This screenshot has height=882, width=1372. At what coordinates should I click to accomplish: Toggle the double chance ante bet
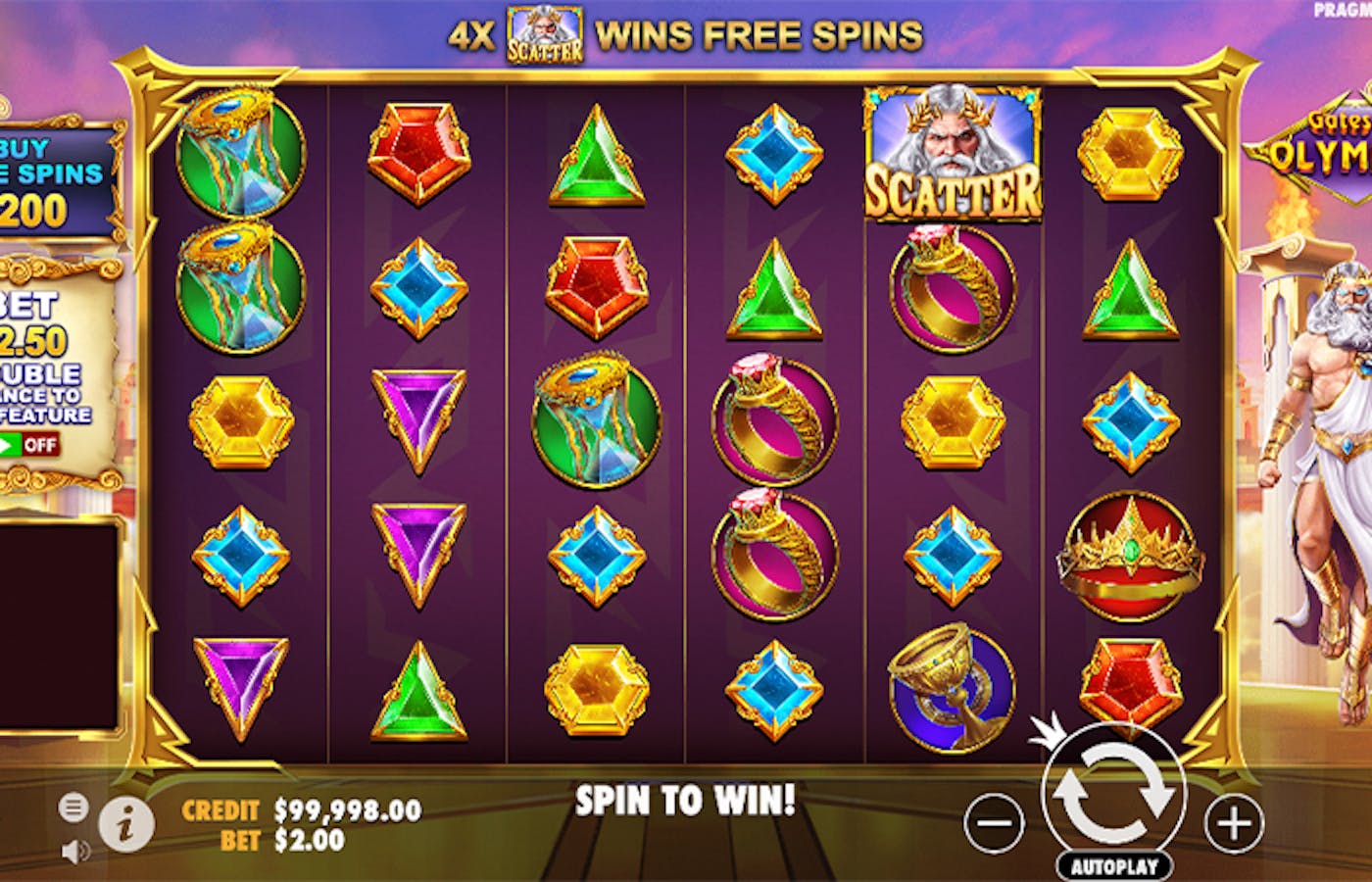coord(27,445)
